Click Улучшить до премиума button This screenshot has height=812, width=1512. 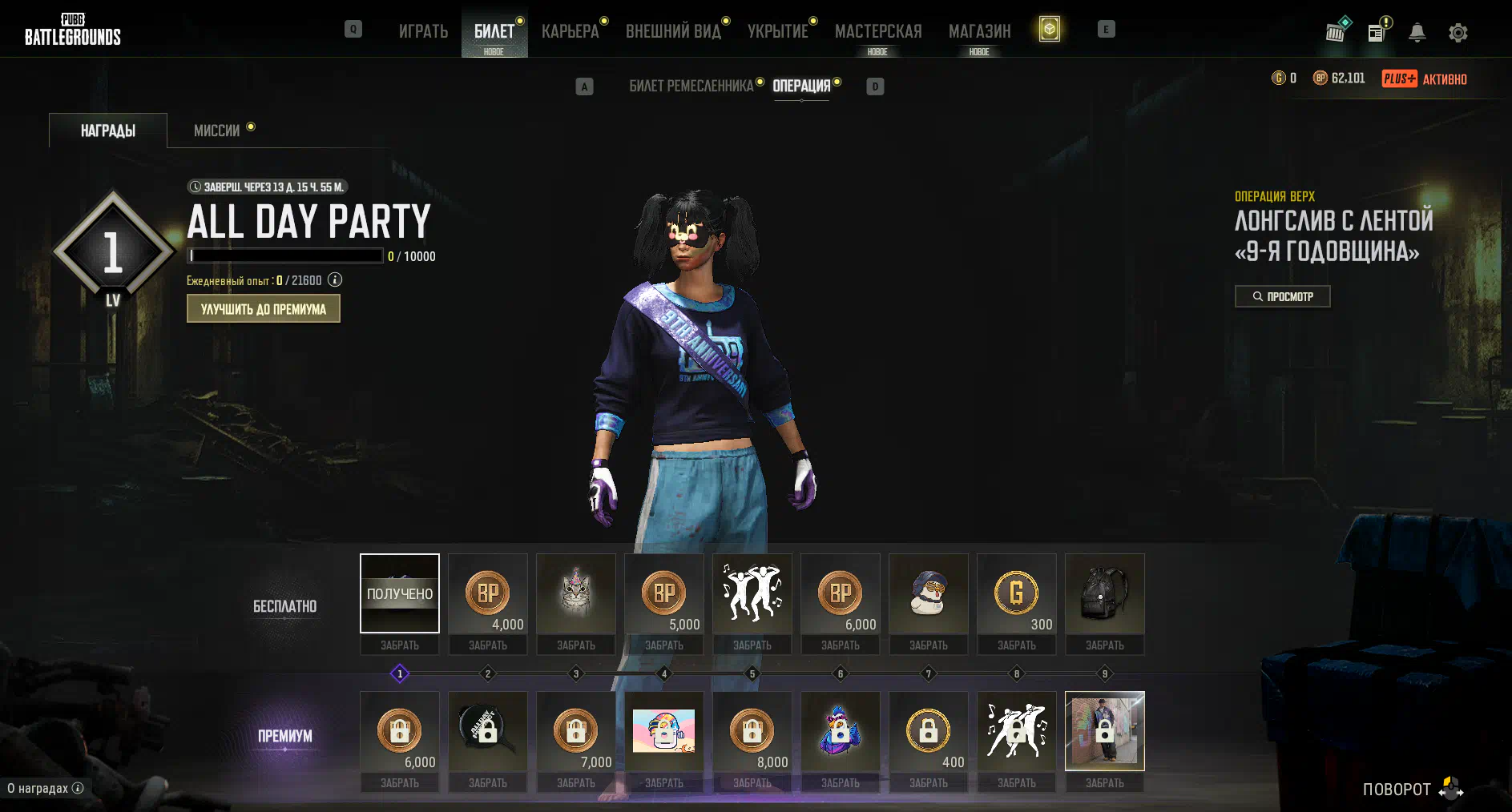coord(264,309)
